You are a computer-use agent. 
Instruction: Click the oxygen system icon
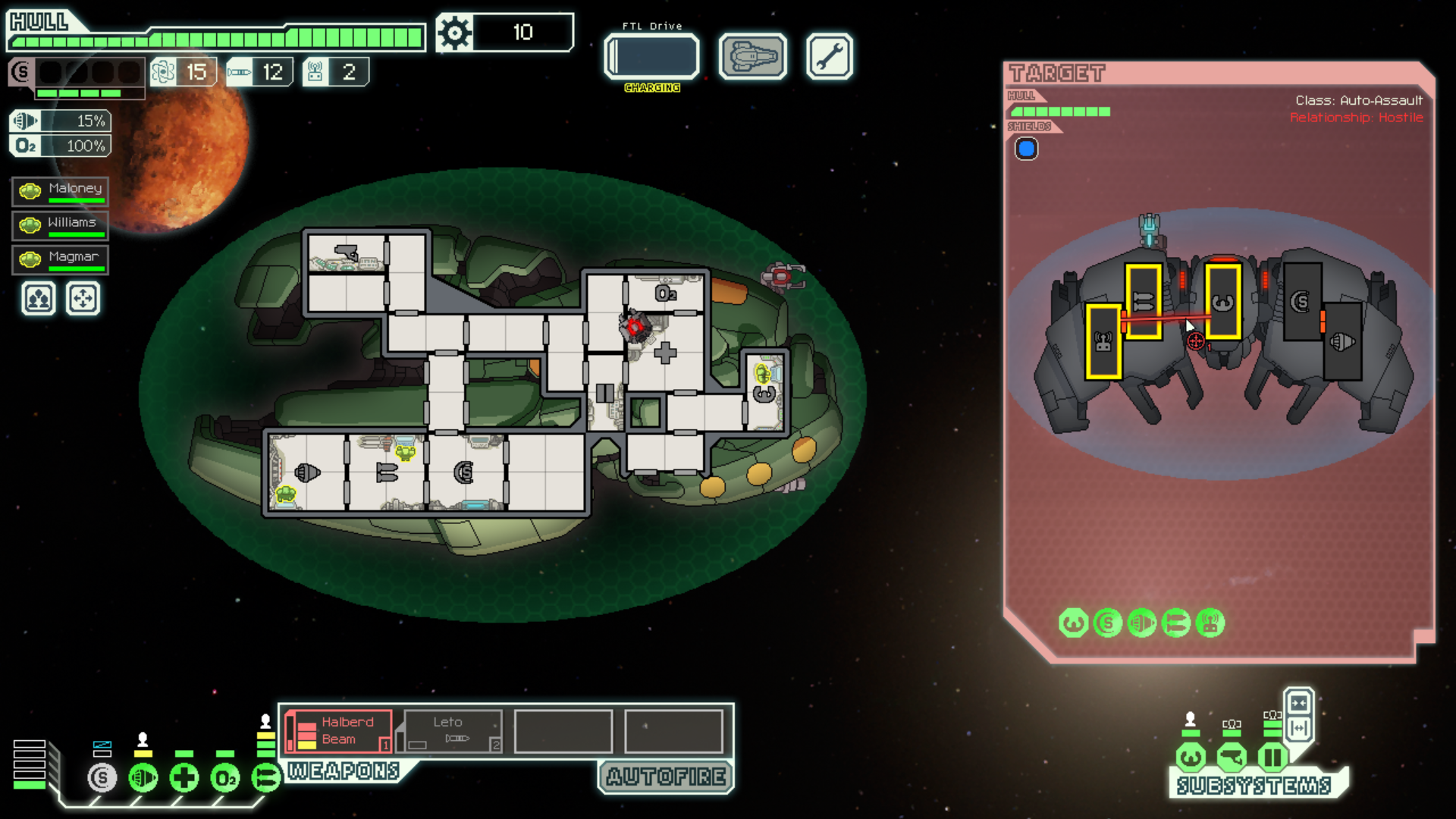(224, 777)
